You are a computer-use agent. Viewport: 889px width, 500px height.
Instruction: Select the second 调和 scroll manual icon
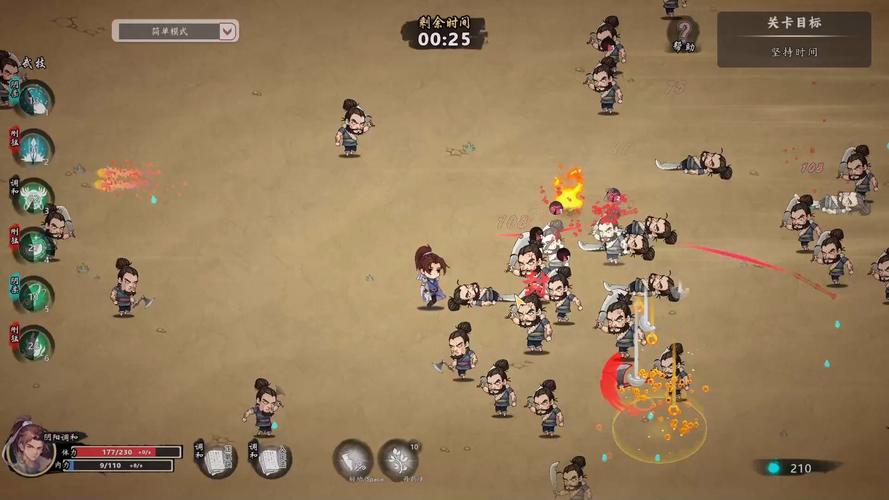271,459
